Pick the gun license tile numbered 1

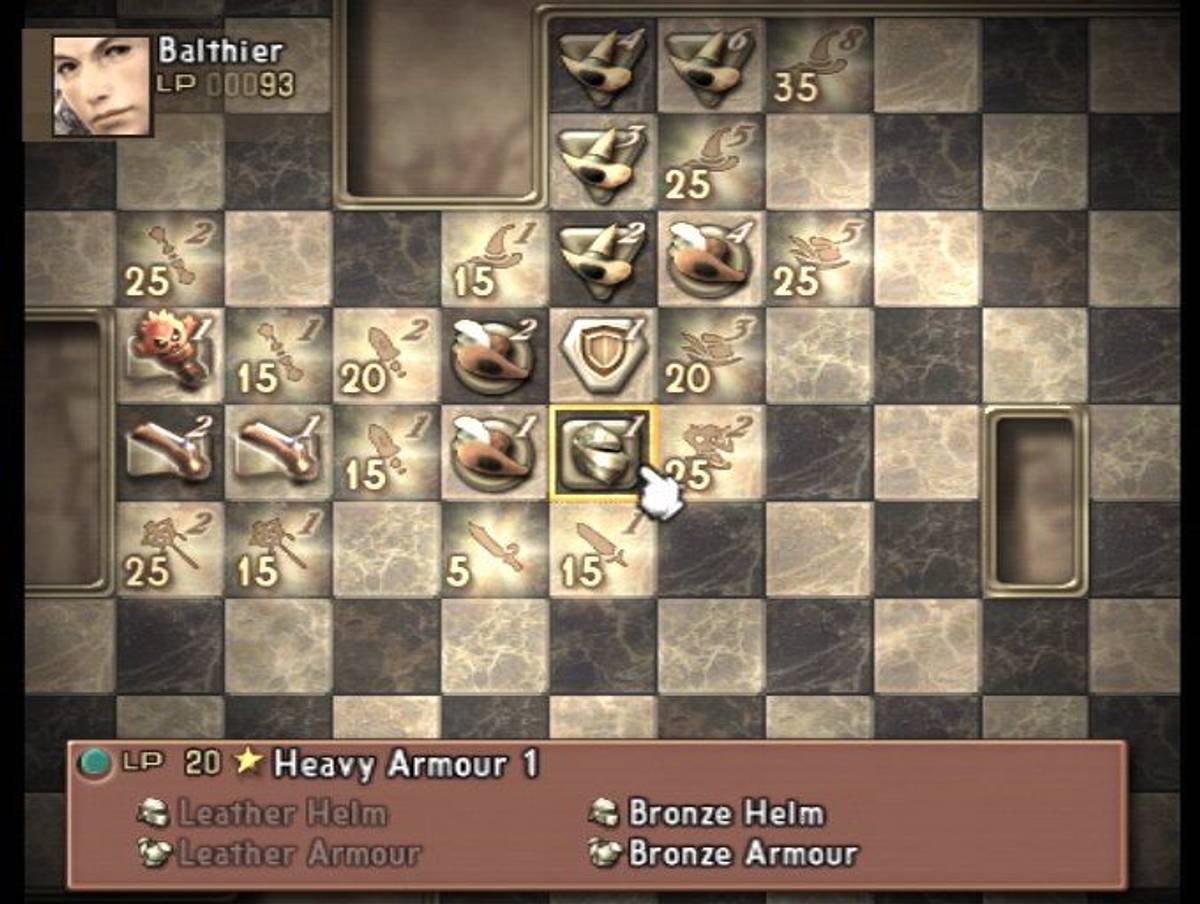point(276,453)
